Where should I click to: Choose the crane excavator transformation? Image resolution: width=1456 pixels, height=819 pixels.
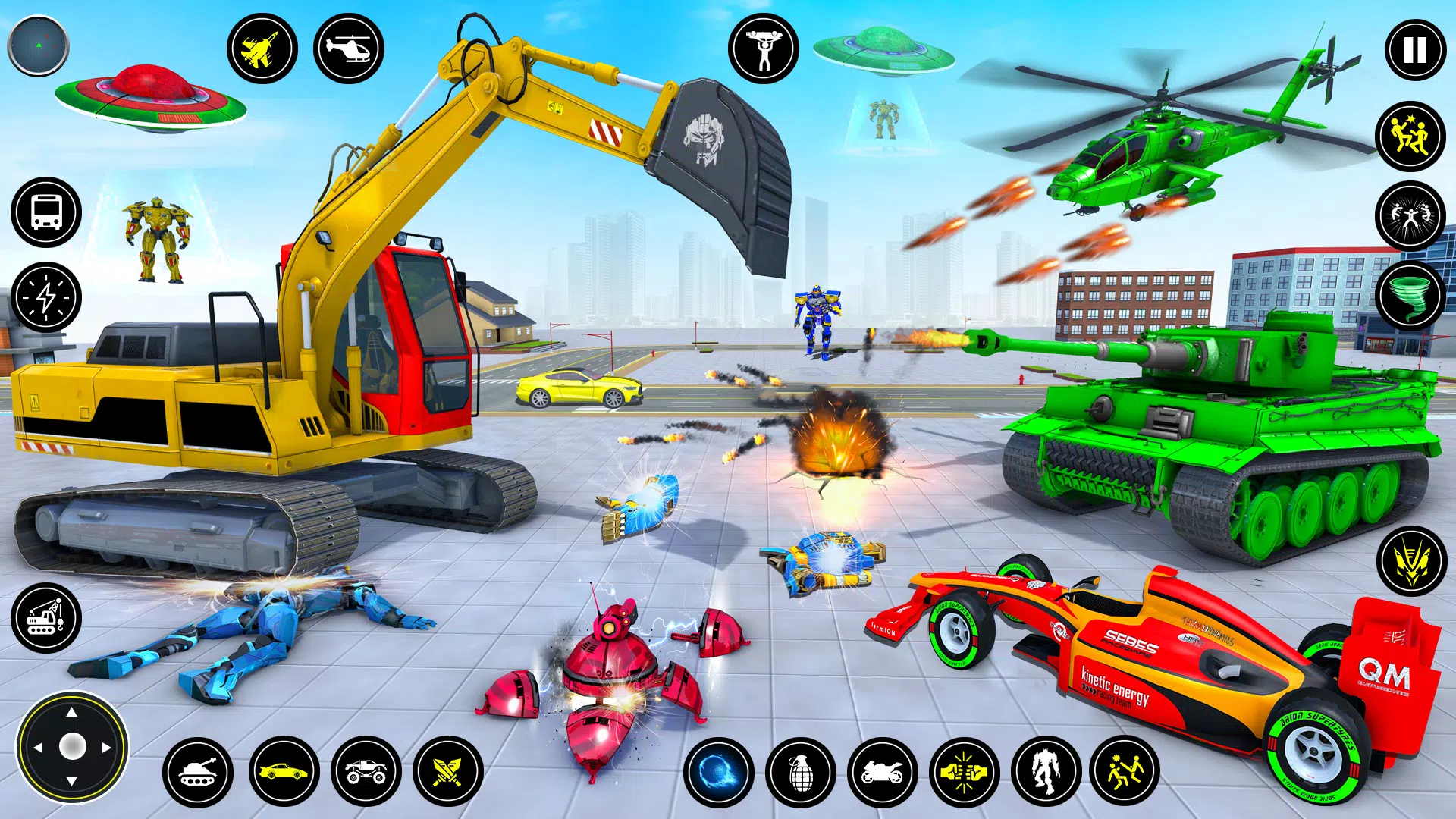46,617
